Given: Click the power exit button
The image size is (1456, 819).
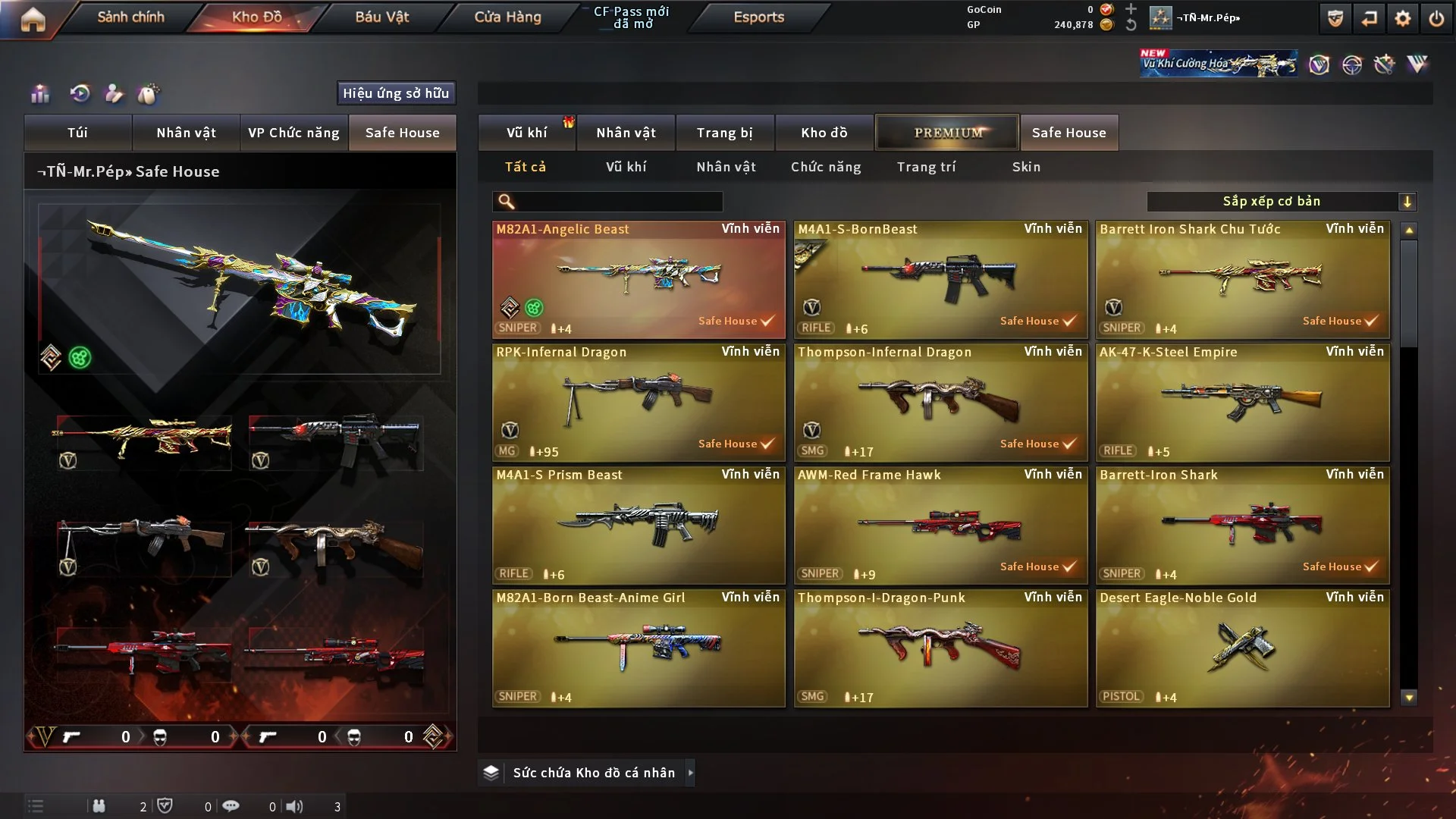Looking at the screenshot, I should tap(1436, 18).
